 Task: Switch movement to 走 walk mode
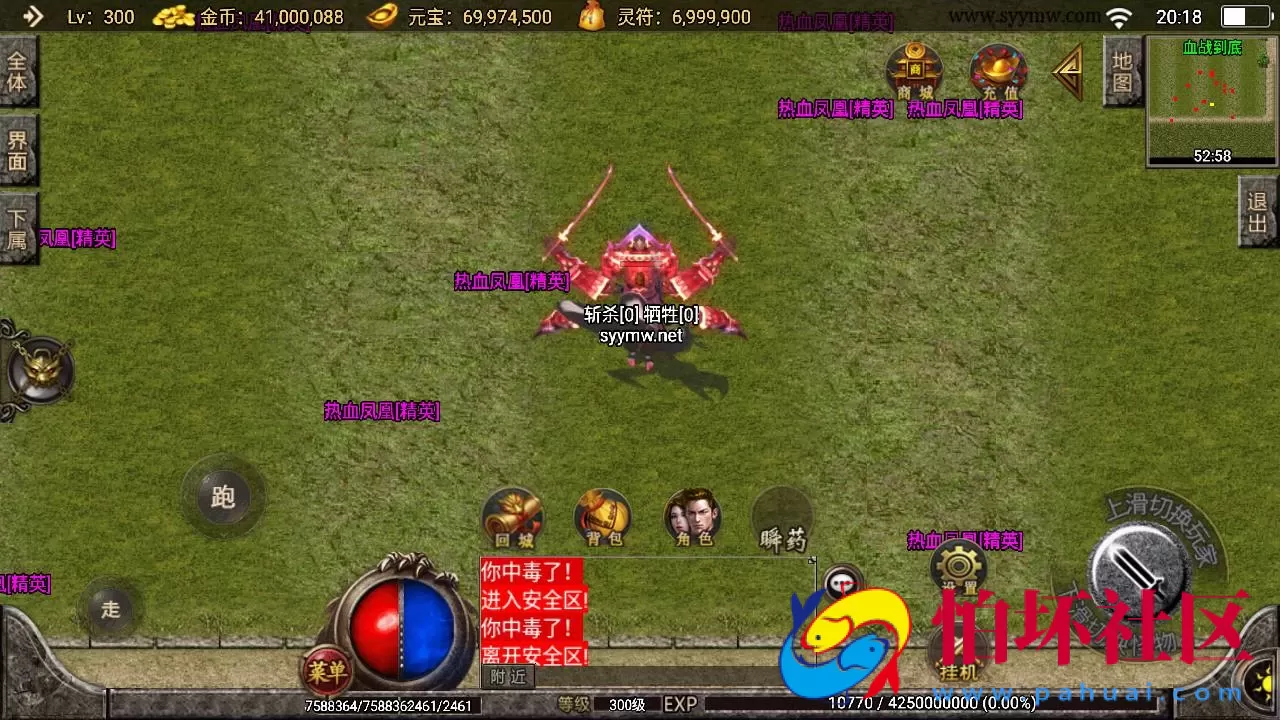(x=110, y=608)
